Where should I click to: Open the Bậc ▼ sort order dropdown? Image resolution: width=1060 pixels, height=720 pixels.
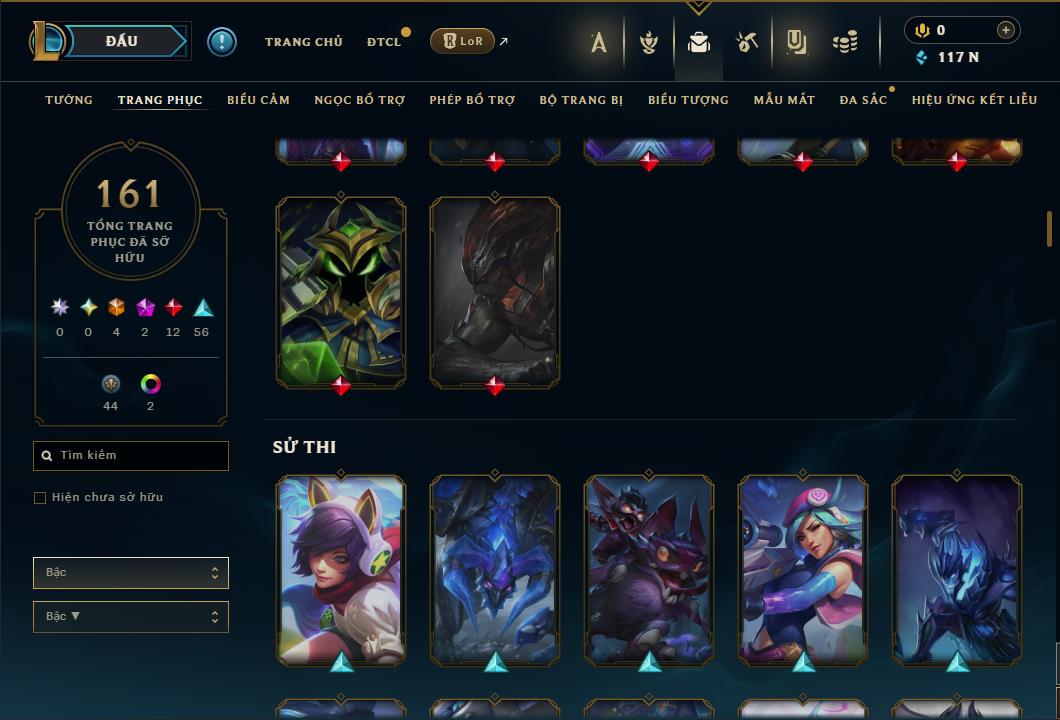coord(130,617)
